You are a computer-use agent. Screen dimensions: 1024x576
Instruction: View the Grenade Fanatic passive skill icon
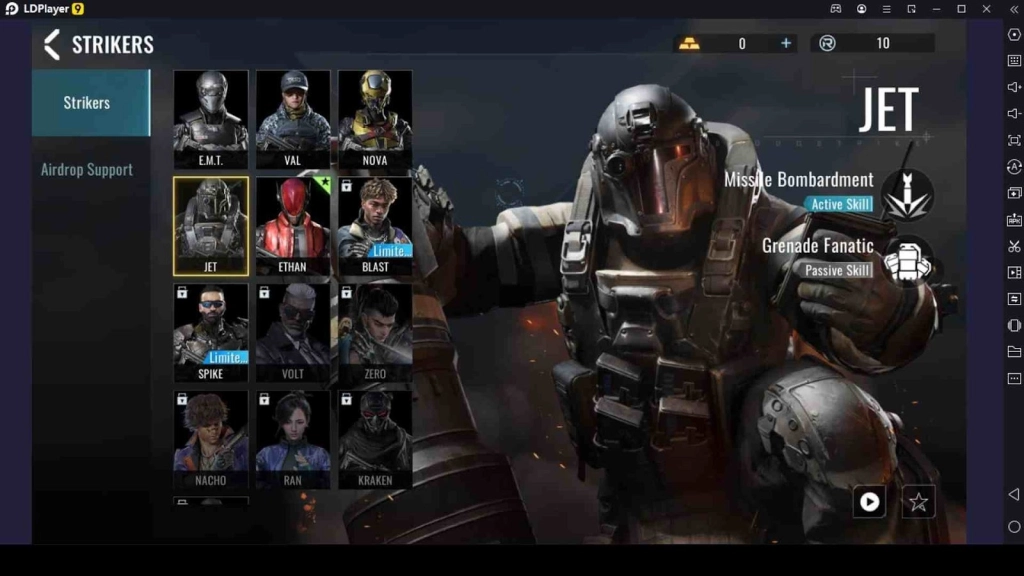908,262
